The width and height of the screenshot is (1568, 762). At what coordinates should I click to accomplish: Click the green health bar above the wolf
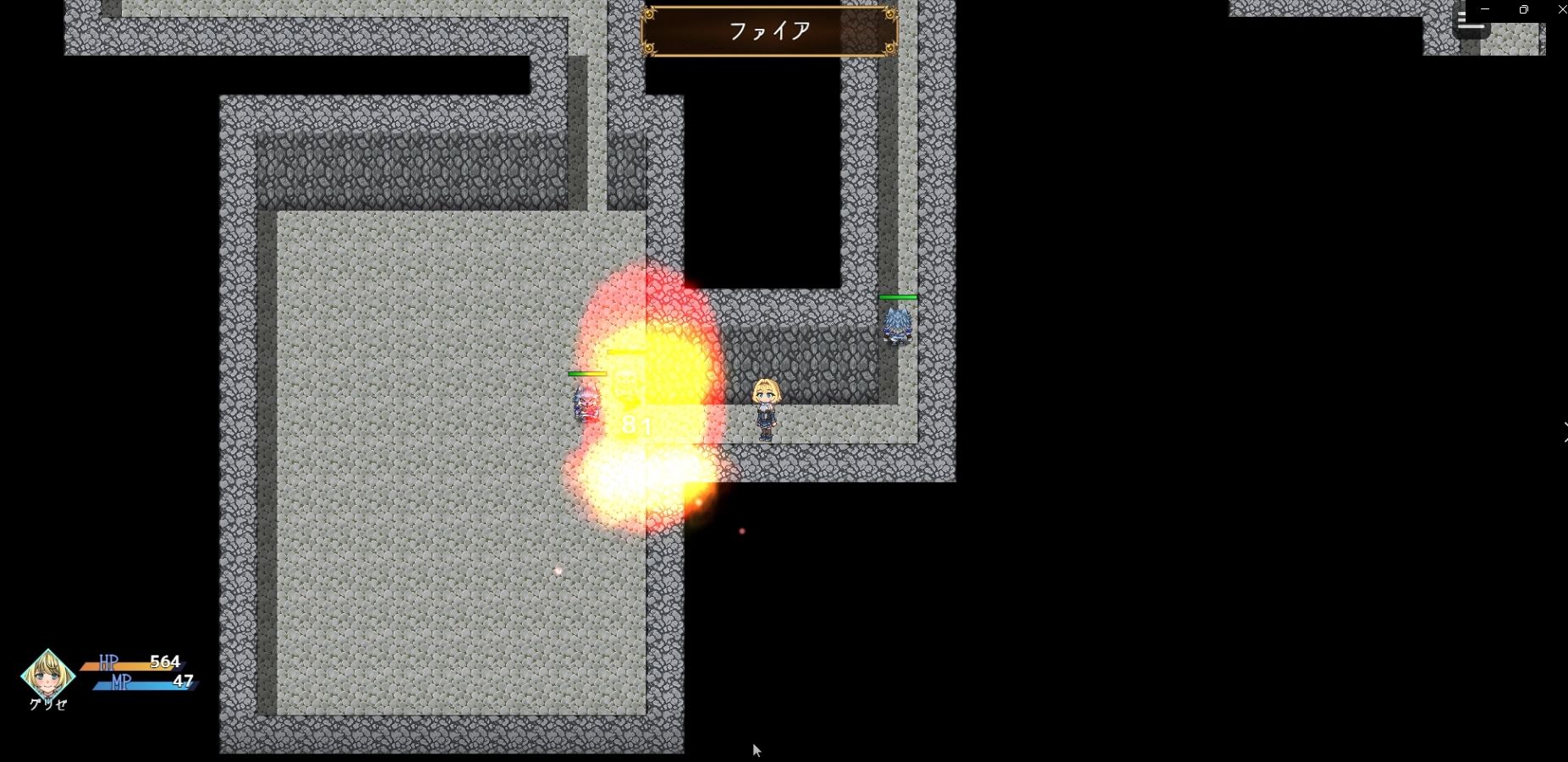click(x=899, y=297)
